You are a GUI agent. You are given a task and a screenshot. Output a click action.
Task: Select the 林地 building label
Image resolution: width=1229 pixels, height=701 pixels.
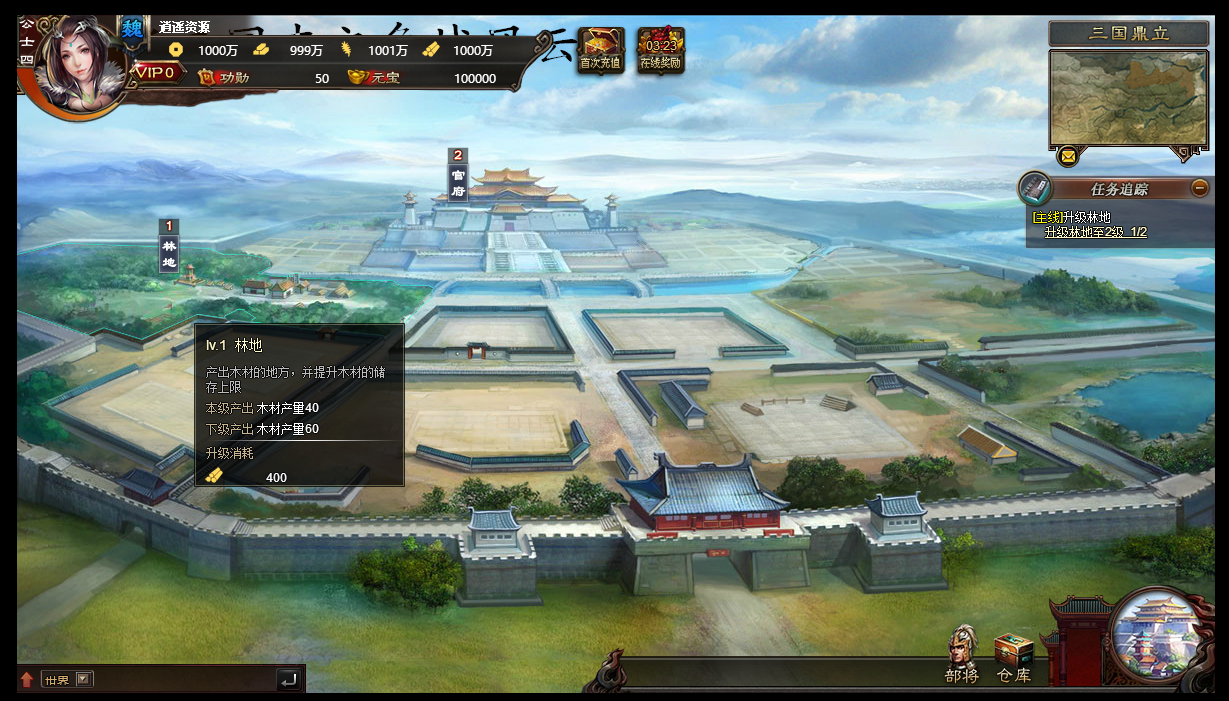(x=169, y=246)
